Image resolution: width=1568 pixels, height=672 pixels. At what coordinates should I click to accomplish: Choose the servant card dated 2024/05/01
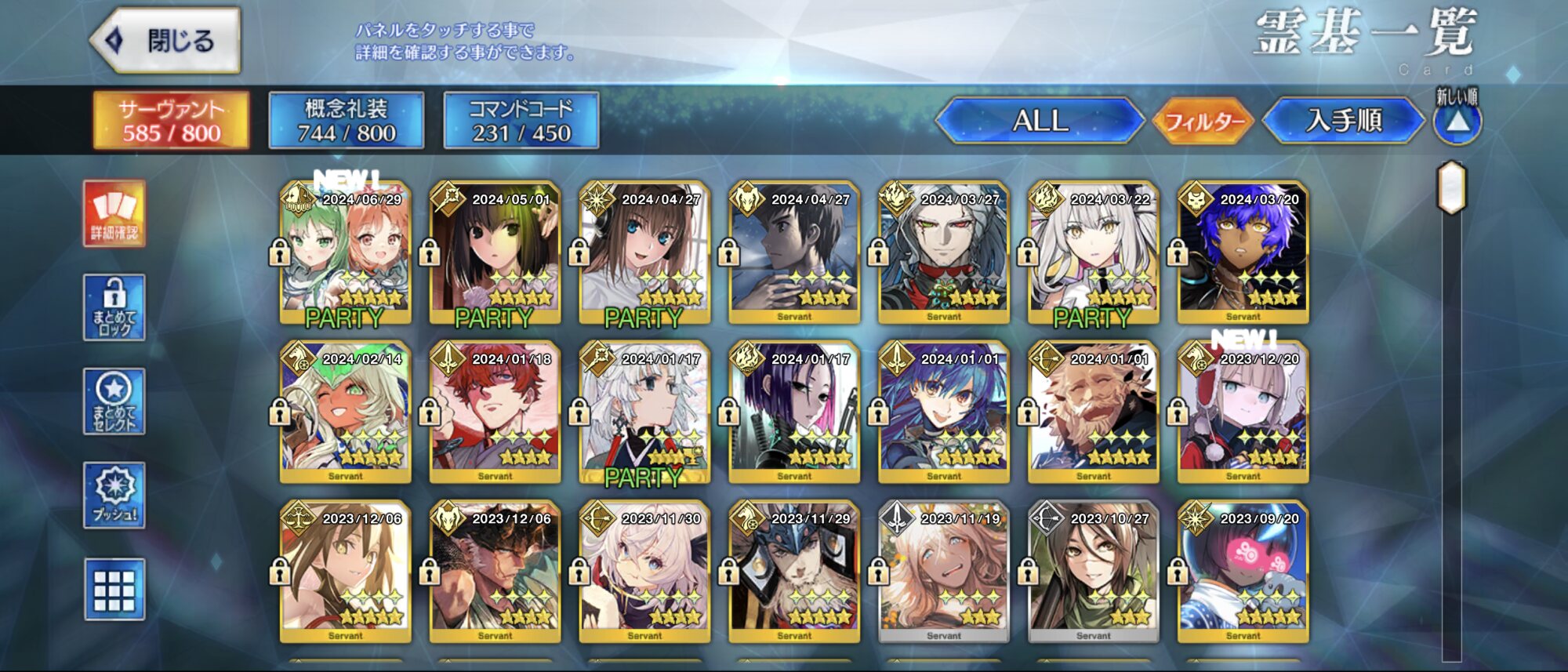(495, 252)
